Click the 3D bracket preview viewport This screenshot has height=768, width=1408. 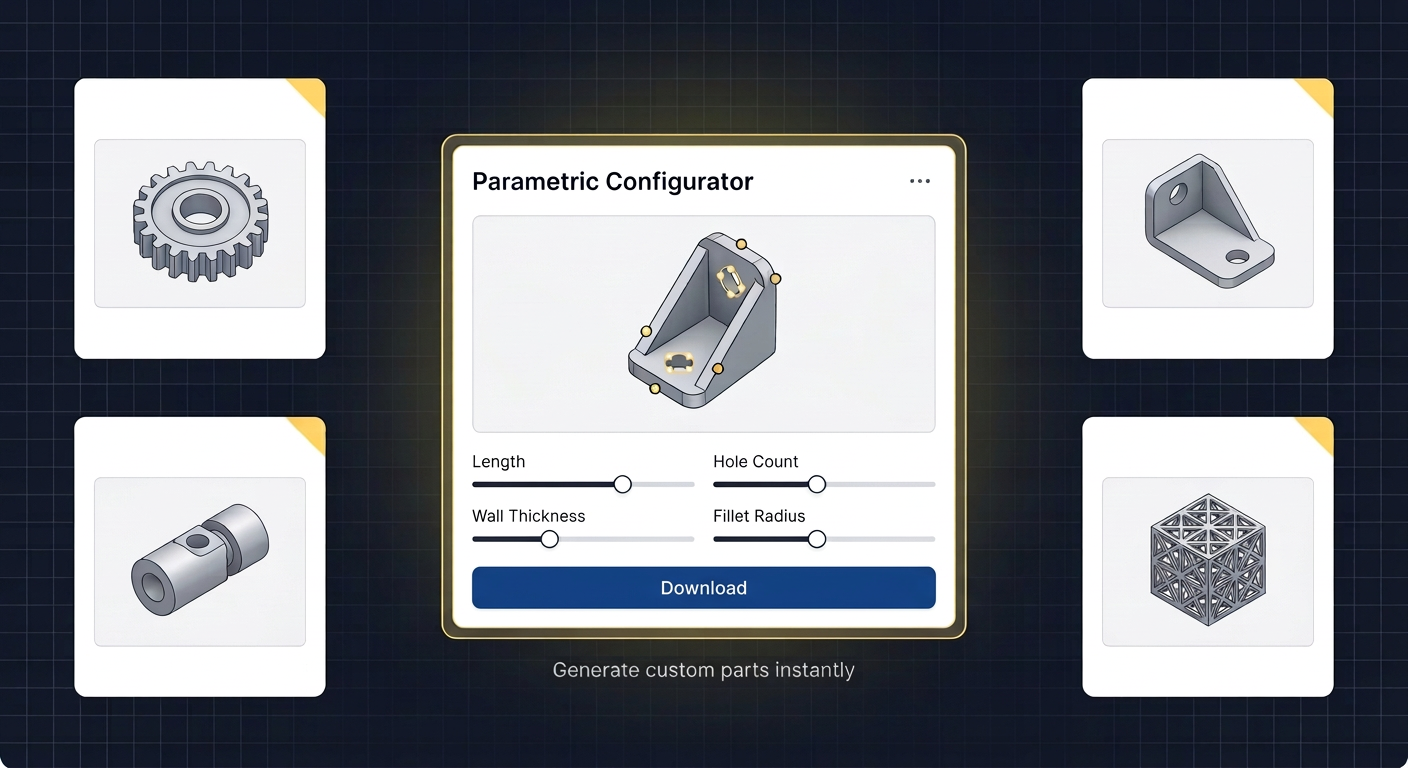tap(703, 323)
